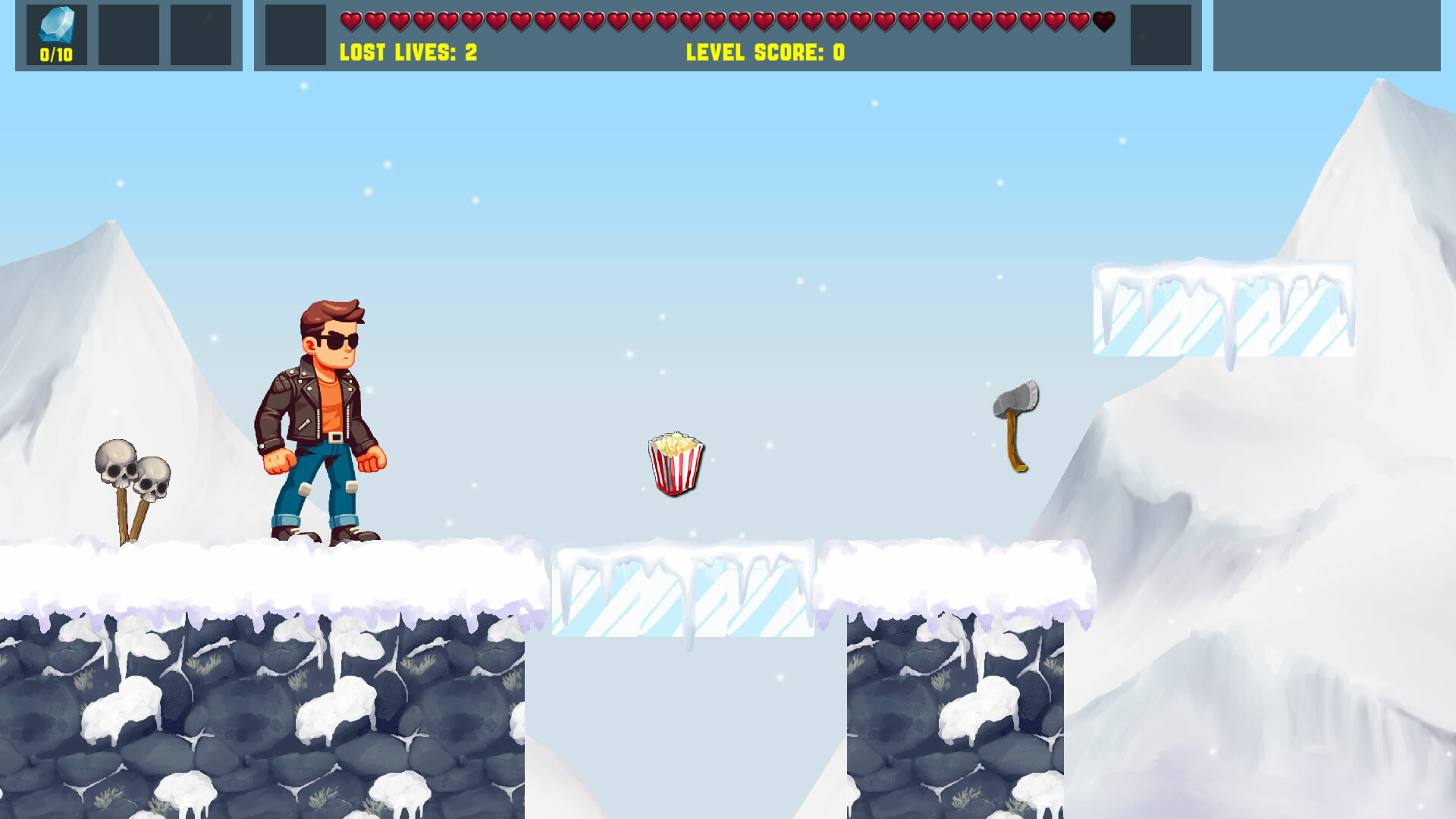Select the popcorn box pickup
1456x819 pixels.
tap(674, 465)
